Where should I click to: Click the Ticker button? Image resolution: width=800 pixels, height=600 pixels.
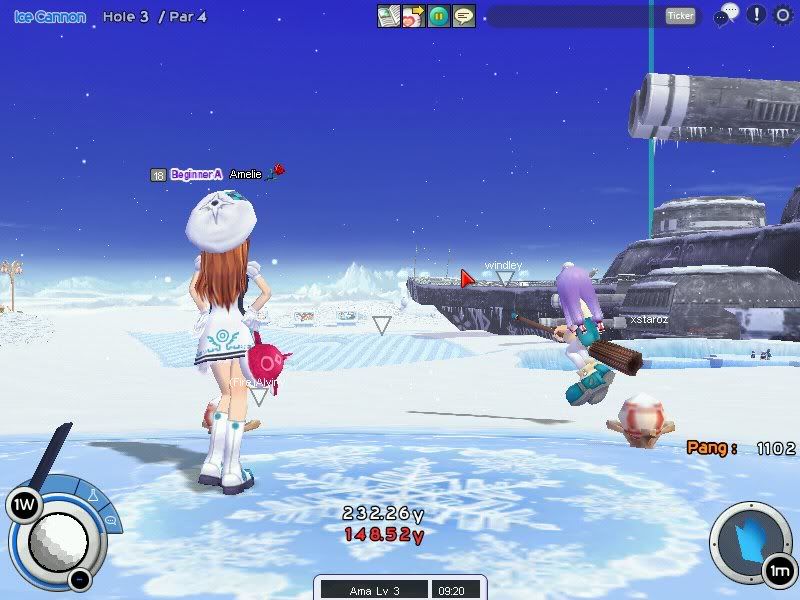click(x=680, y=16)
